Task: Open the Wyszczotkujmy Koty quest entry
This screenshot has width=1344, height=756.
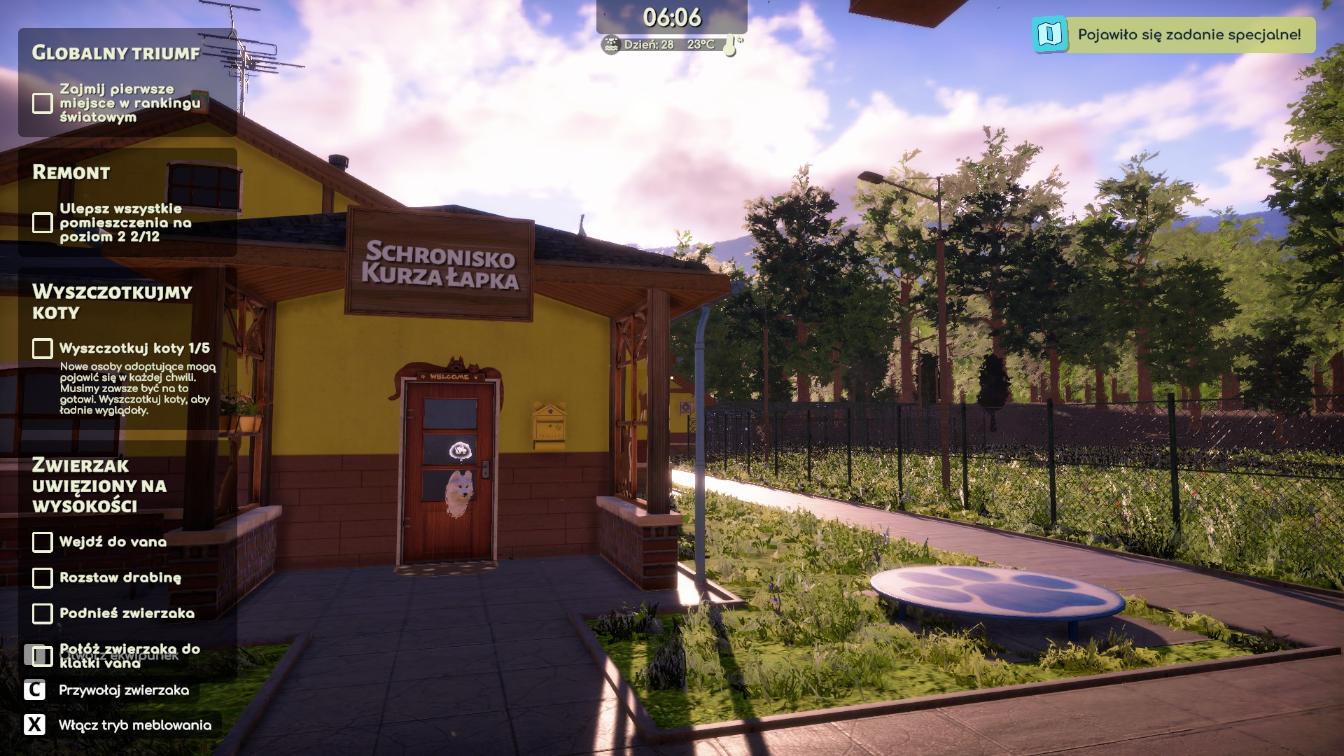Action: (x=112, y=301)
